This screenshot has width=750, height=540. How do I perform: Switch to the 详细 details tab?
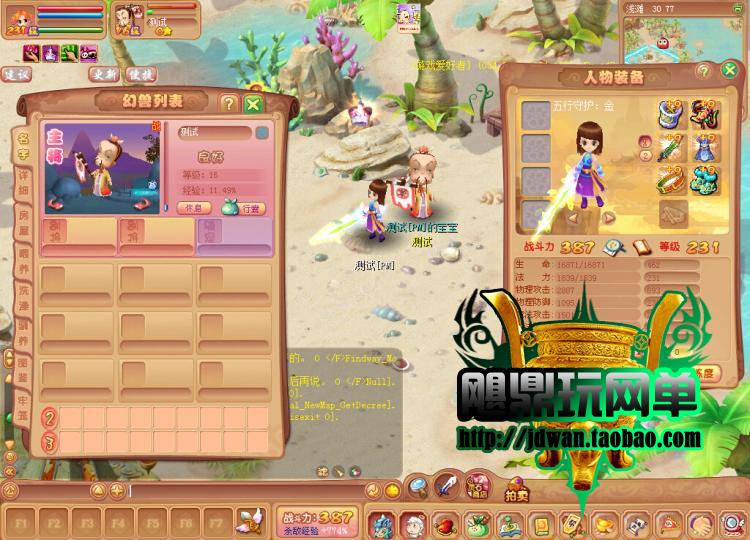click(23, 180)
